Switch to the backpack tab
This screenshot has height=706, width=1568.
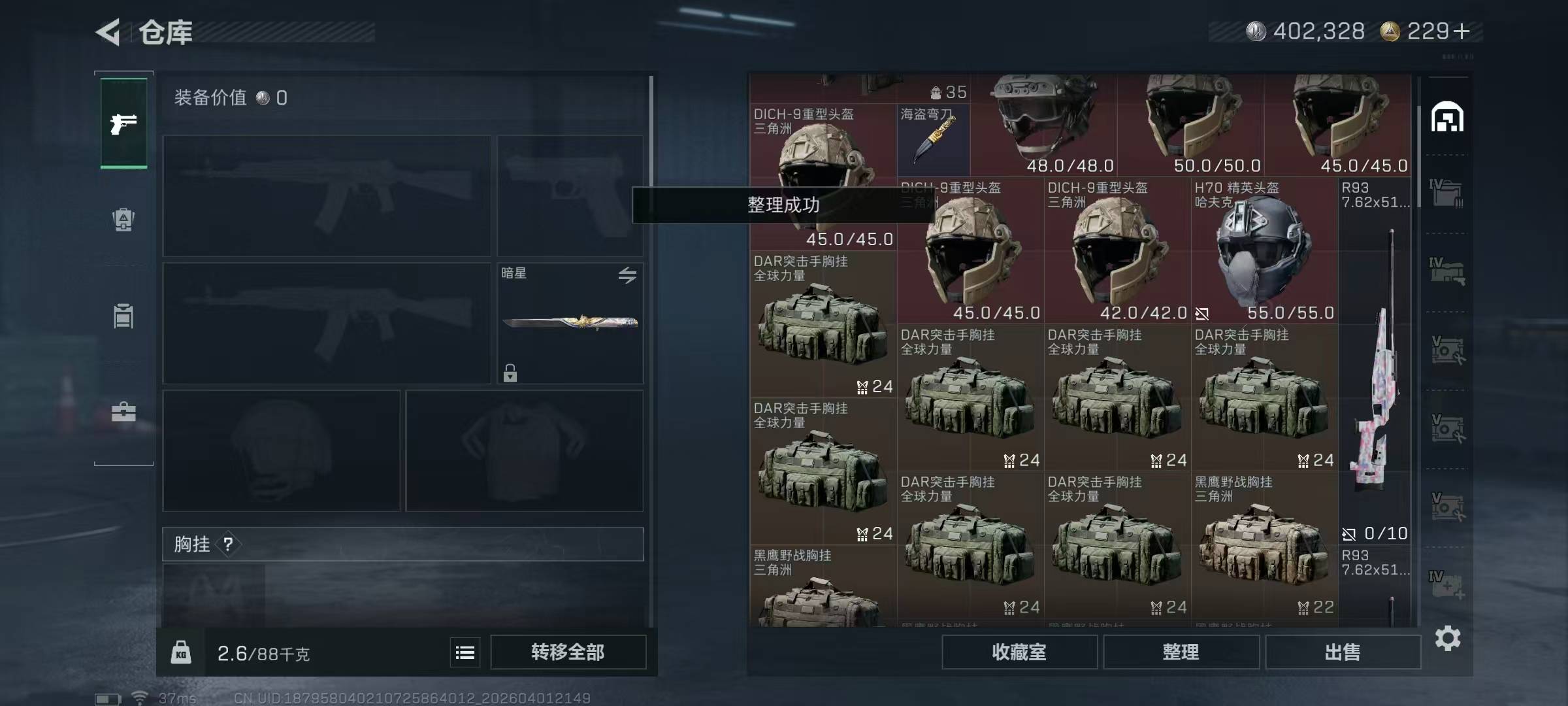pyautogui.click(x=123, y=220)
